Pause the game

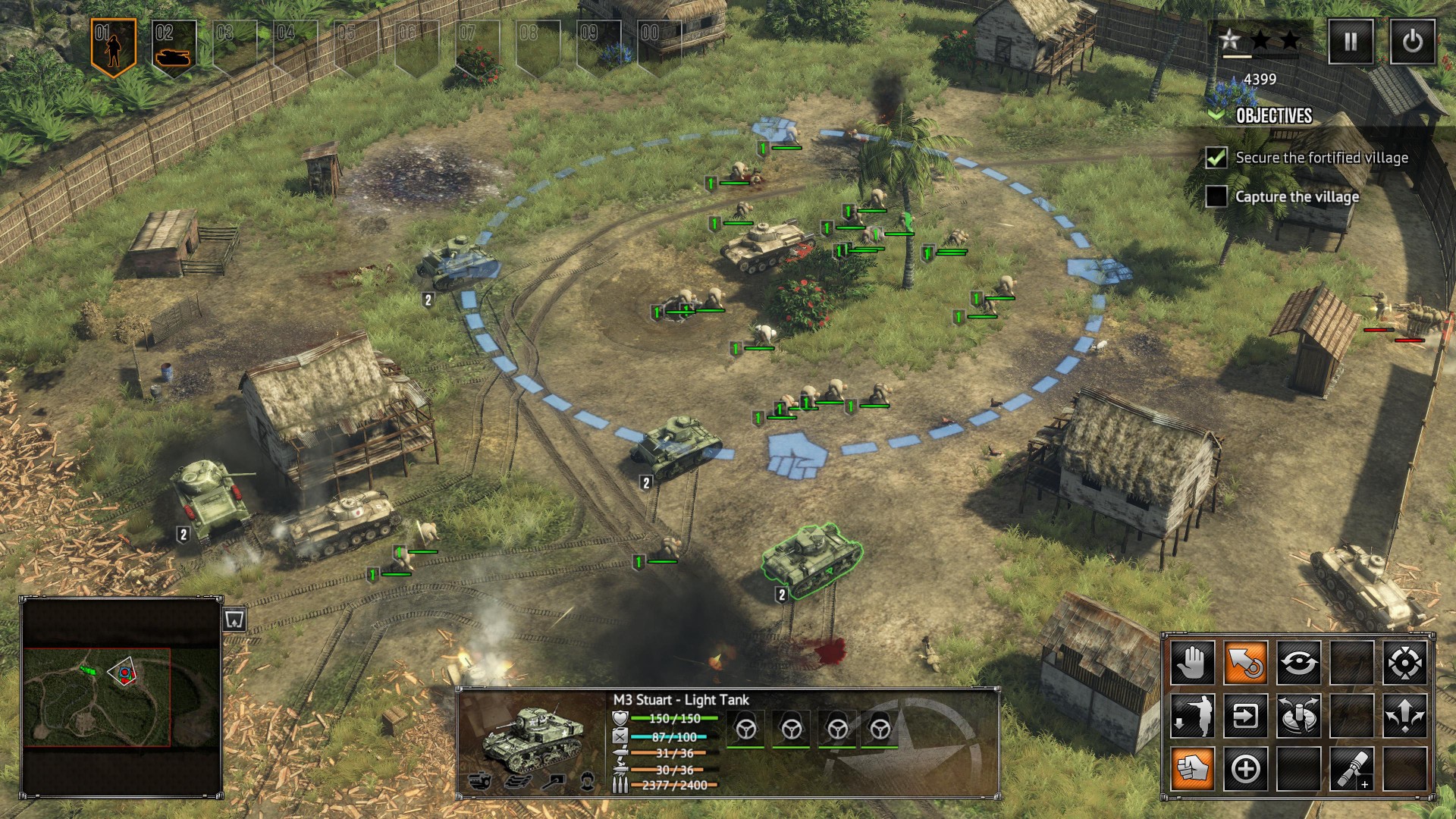tap(1351, 41)
